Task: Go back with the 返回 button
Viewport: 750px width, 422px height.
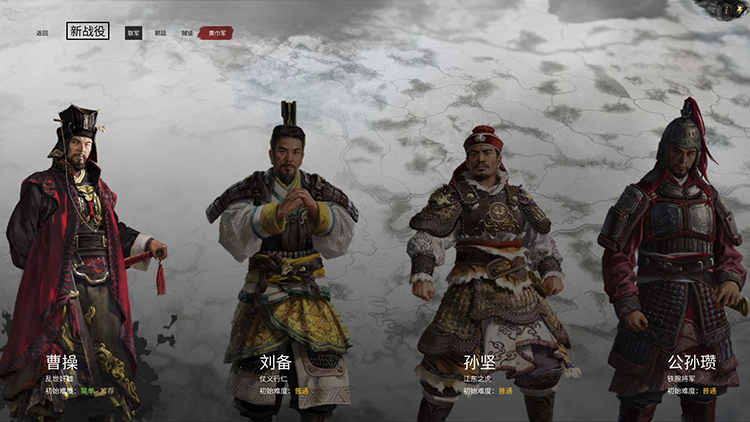Action: [x=42, y=33]
